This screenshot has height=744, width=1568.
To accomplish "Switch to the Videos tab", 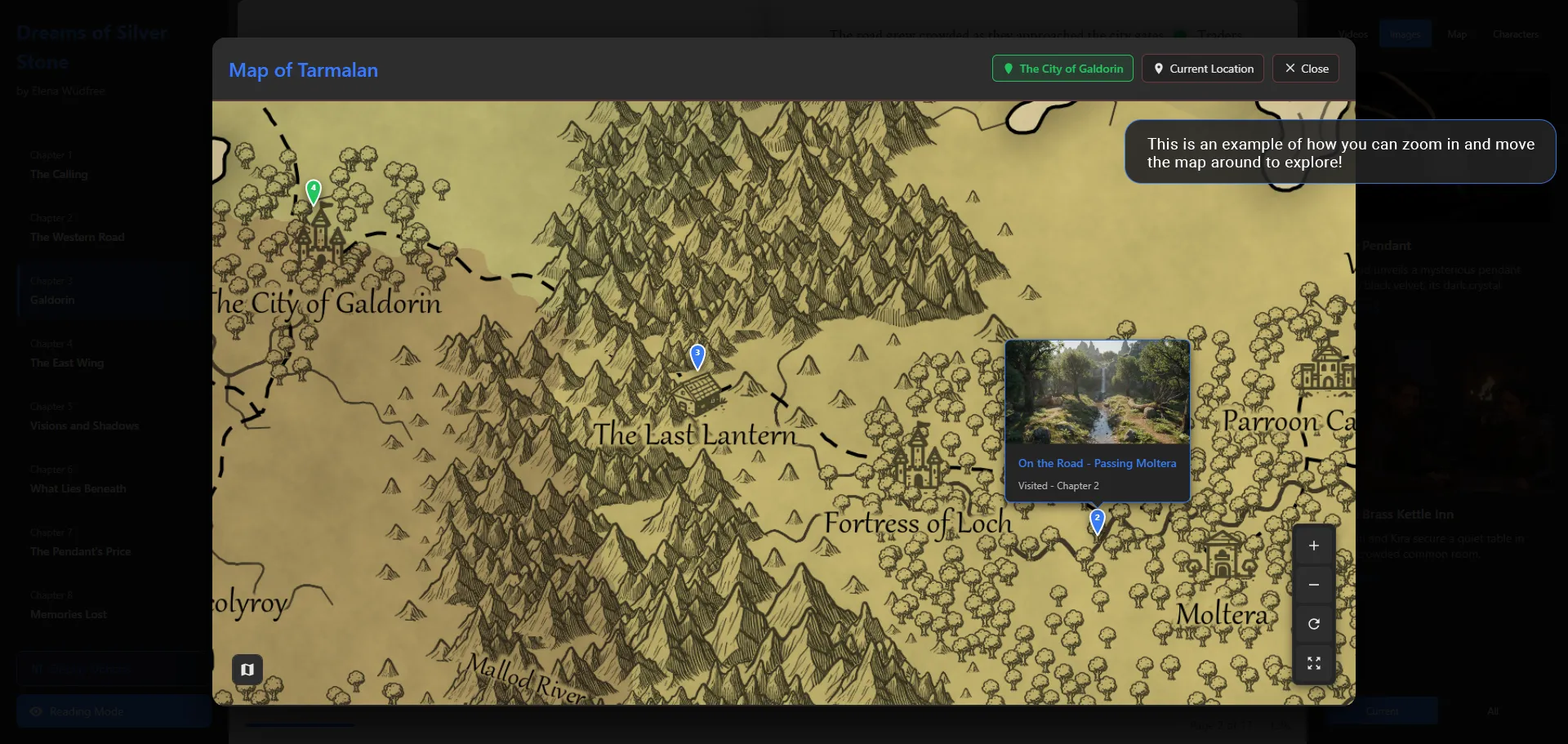I will pyautogui.click(x=1352, y=33).
